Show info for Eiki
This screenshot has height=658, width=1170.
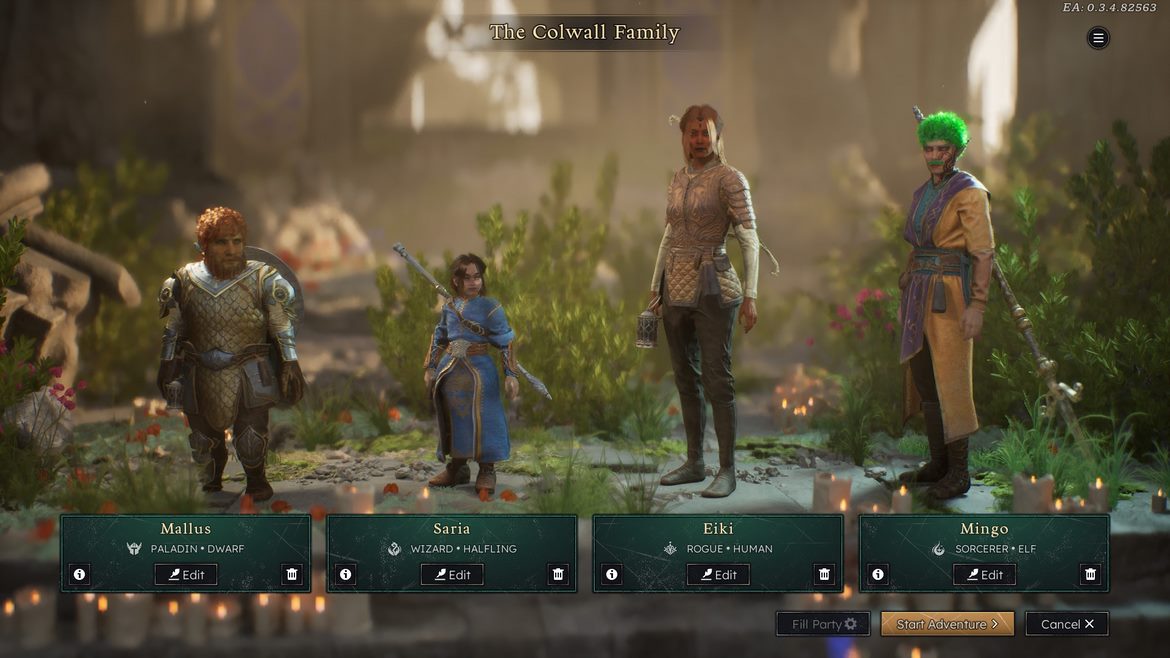click(612, 574)
